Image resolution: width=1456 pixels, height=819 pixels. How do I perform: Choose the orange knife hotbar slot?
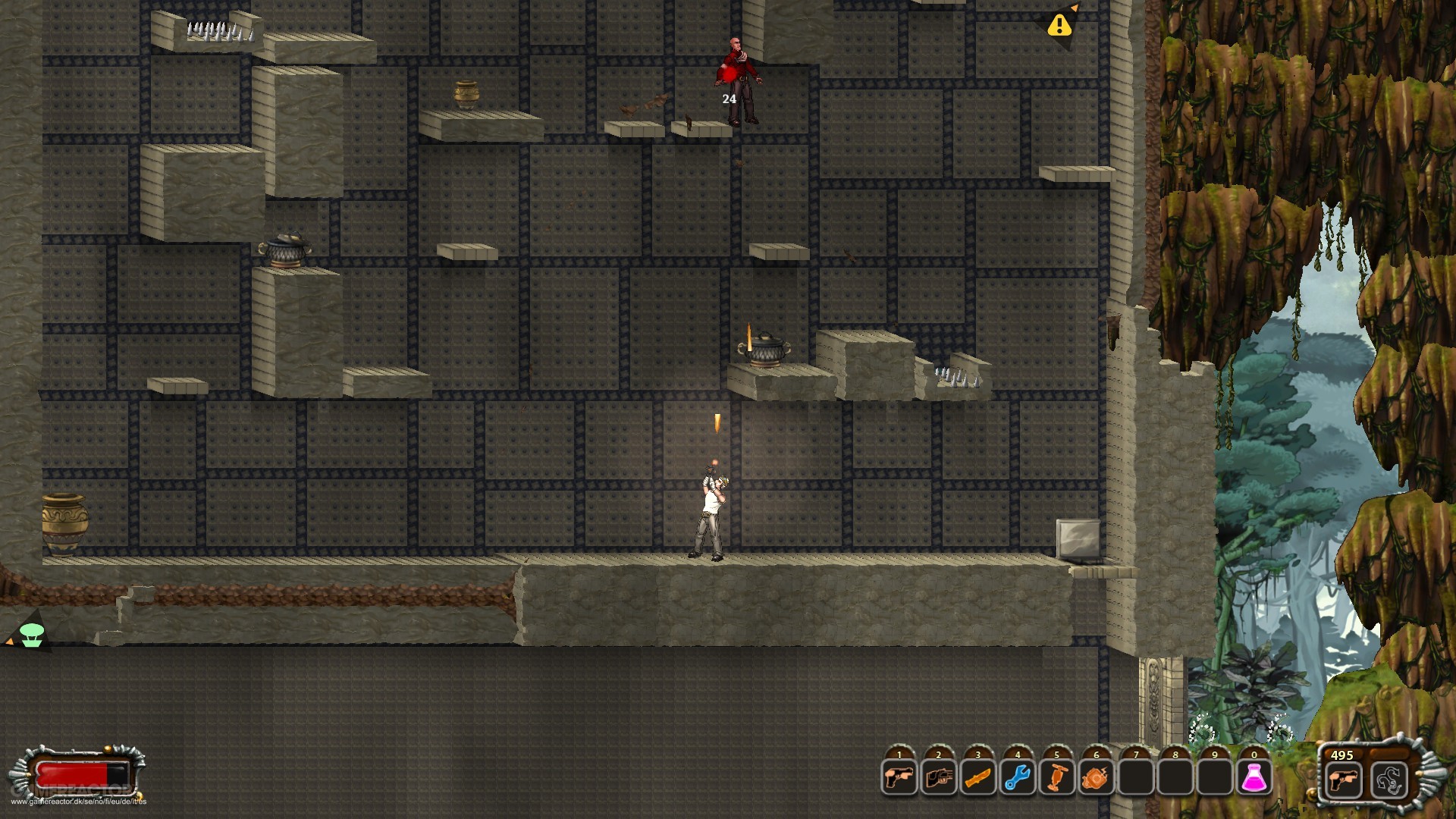tap(978, 779)
